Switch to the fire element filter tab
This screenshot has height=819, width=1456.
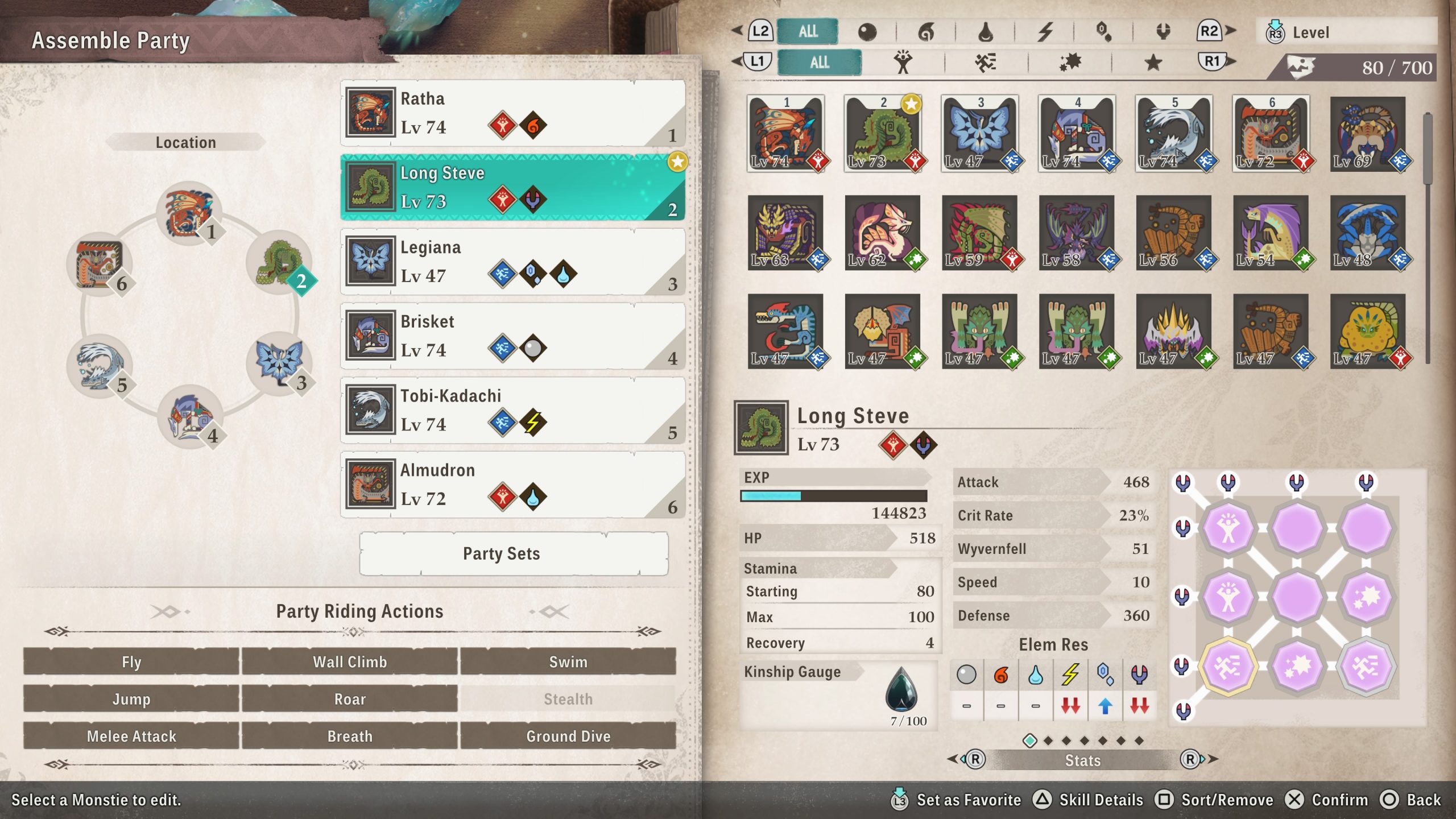pyautogui.click(x=926, y=32)
